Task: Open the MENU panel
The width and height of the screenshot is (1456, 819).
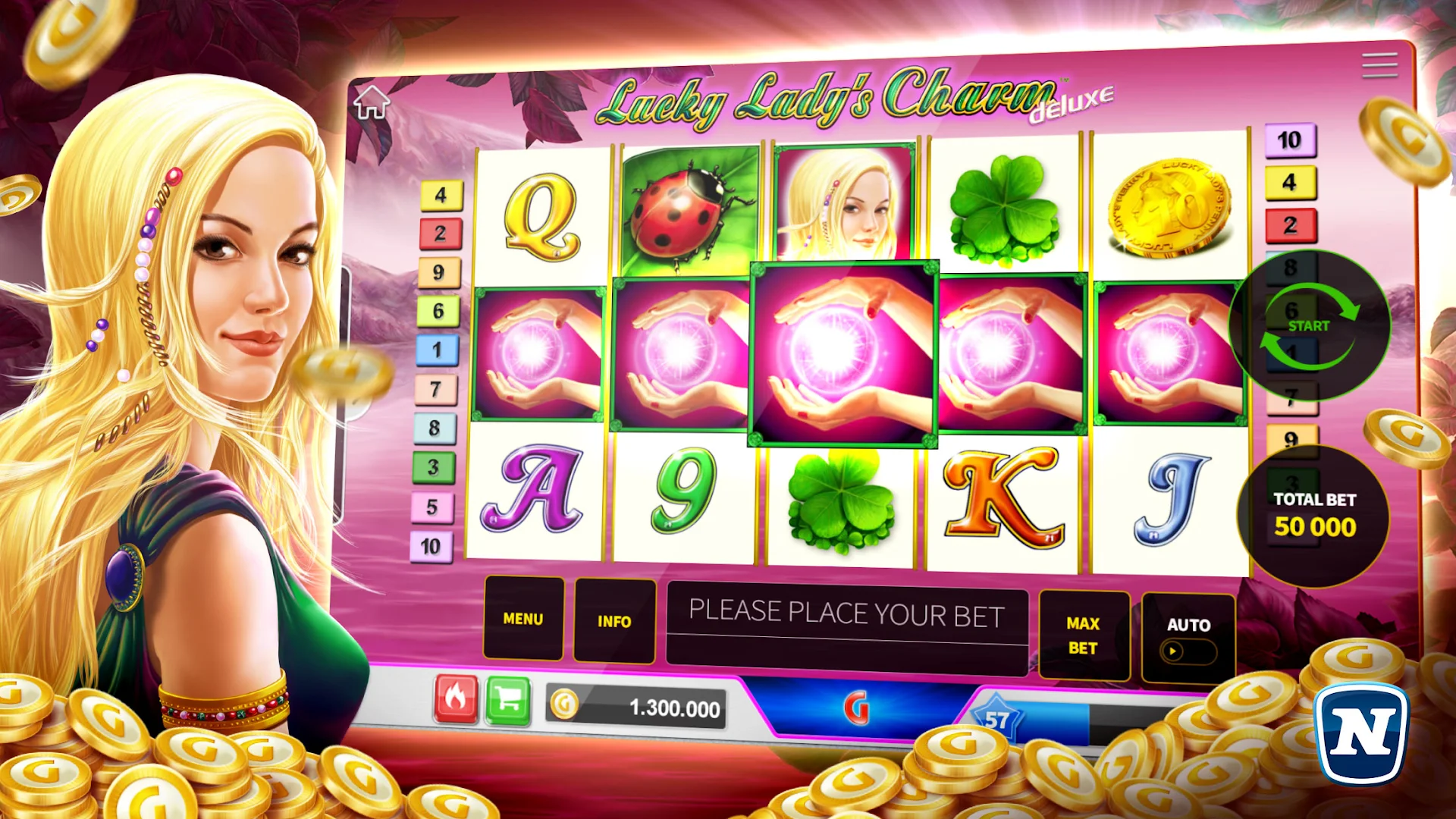Action: tap(522, 620)
